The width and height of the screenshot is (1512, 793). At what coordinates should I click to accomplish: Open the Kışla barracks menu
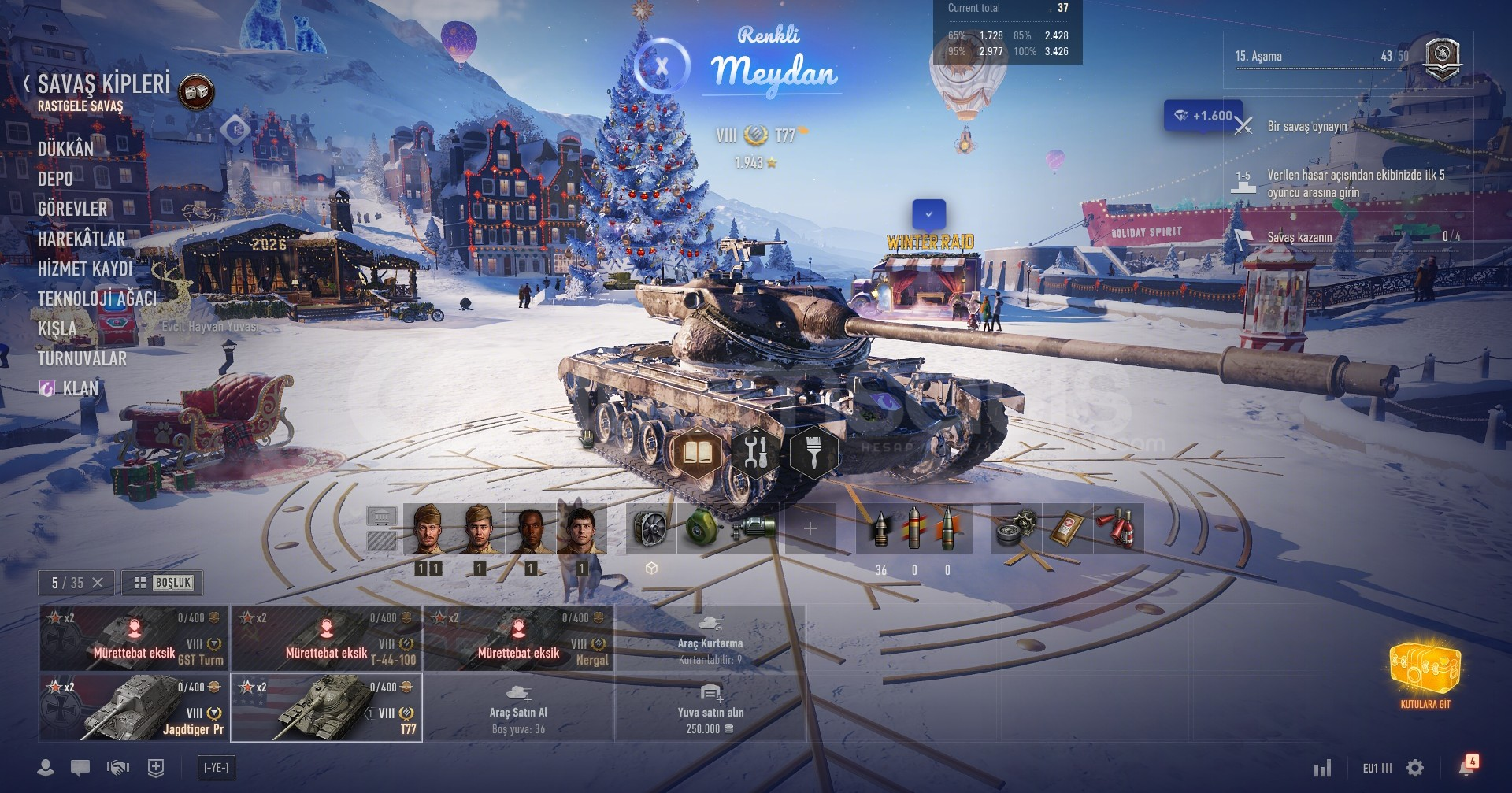coord(57,328)
